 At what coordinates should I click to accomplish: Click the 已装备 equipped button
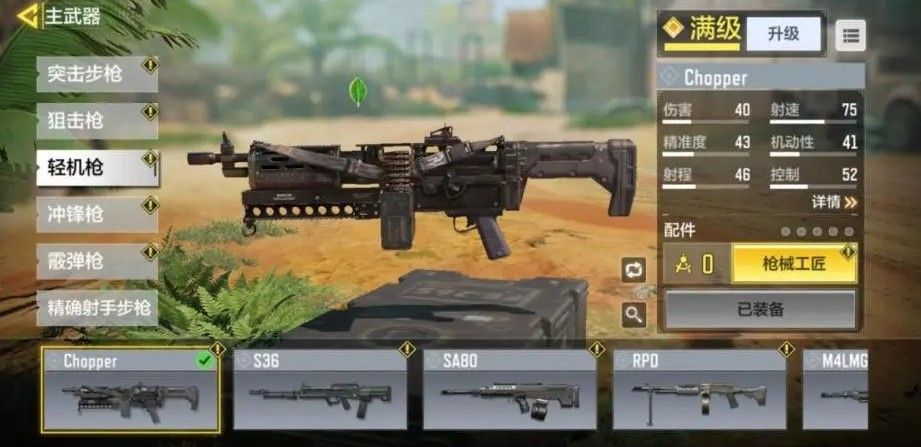click(x=760, y=310)
